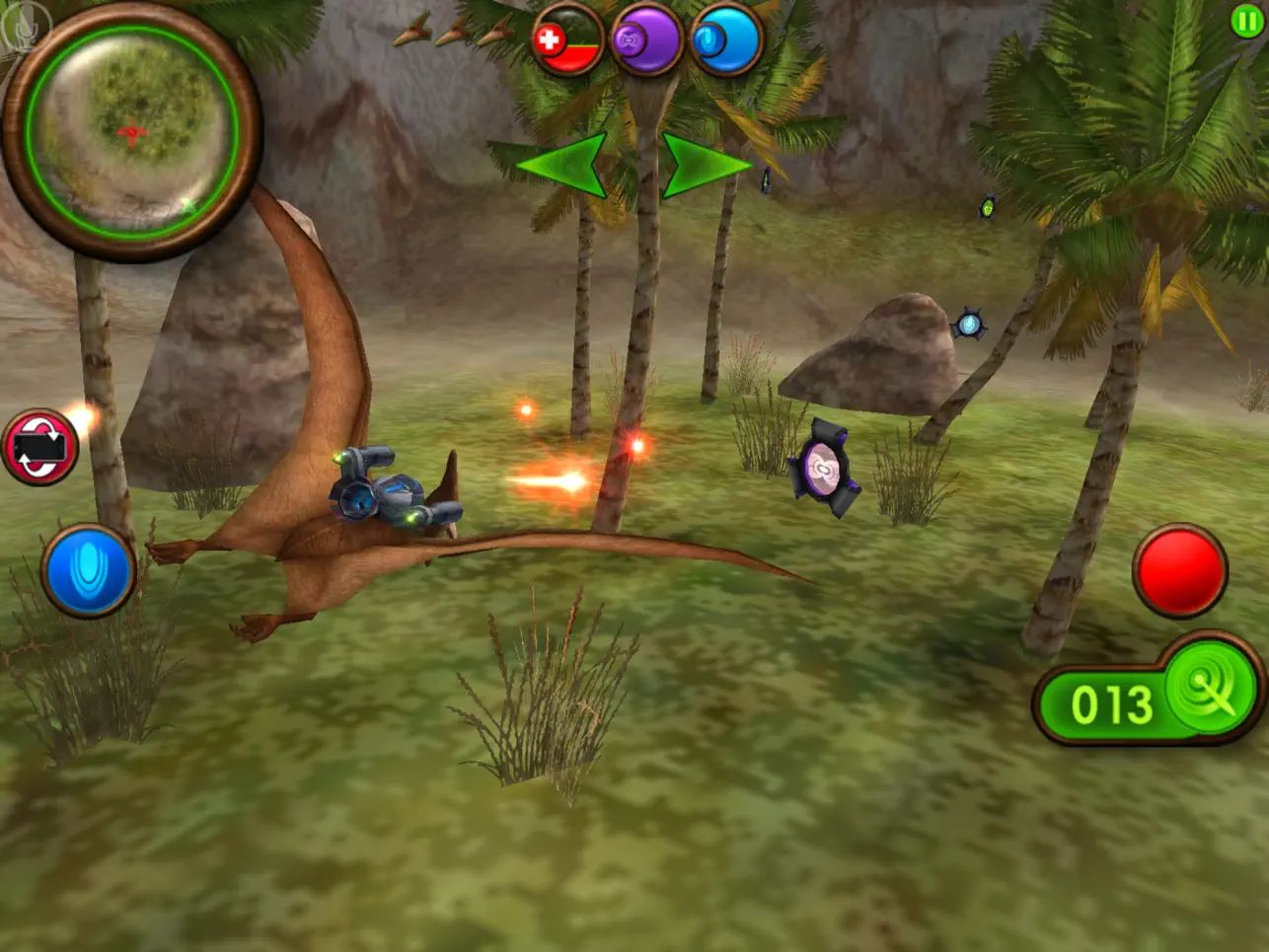Use the red health cross orb

[x=567, y=40]
